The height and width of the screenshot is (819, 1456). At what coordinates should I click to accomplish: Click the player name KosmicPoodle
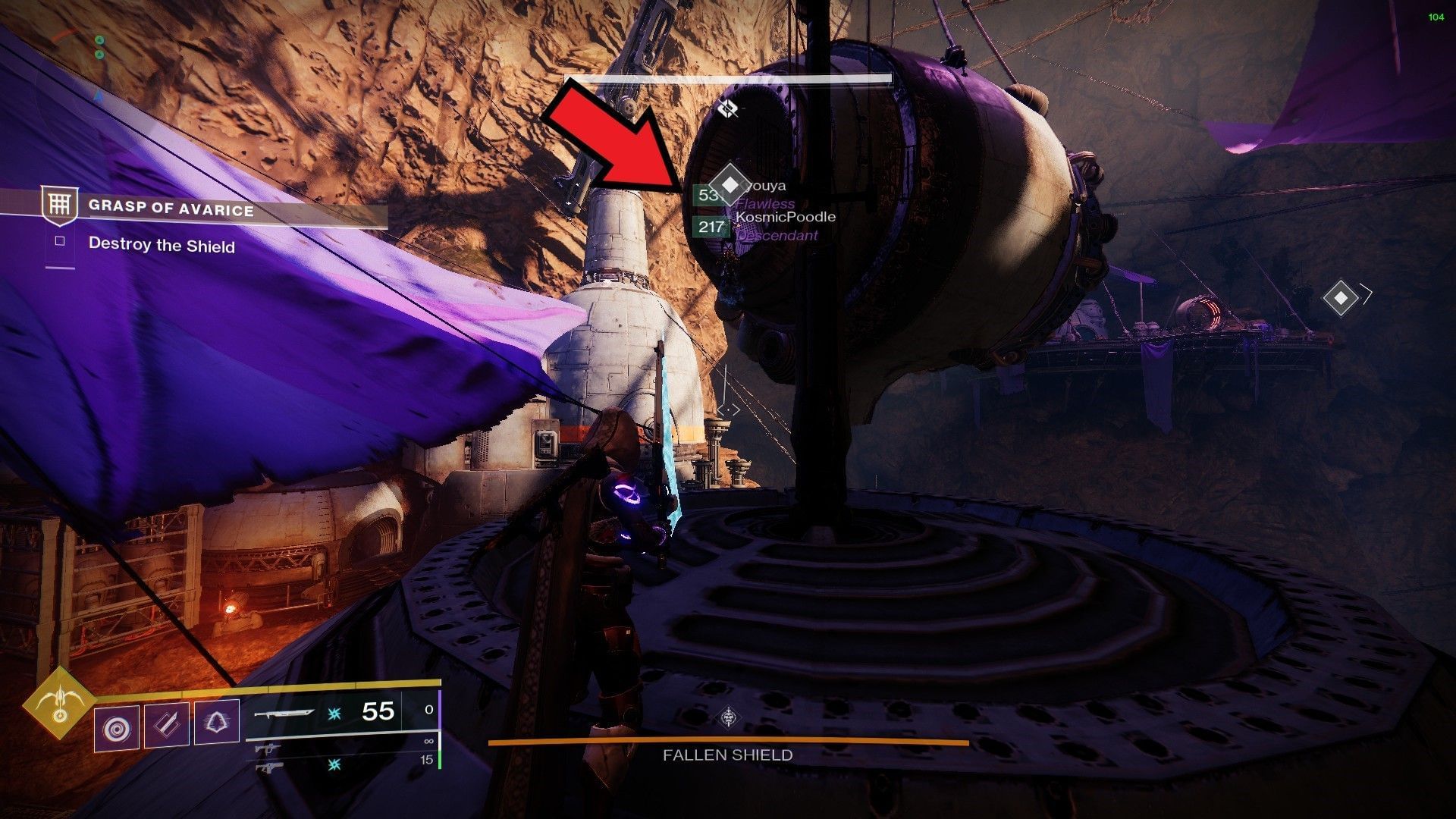coord(784,217)
